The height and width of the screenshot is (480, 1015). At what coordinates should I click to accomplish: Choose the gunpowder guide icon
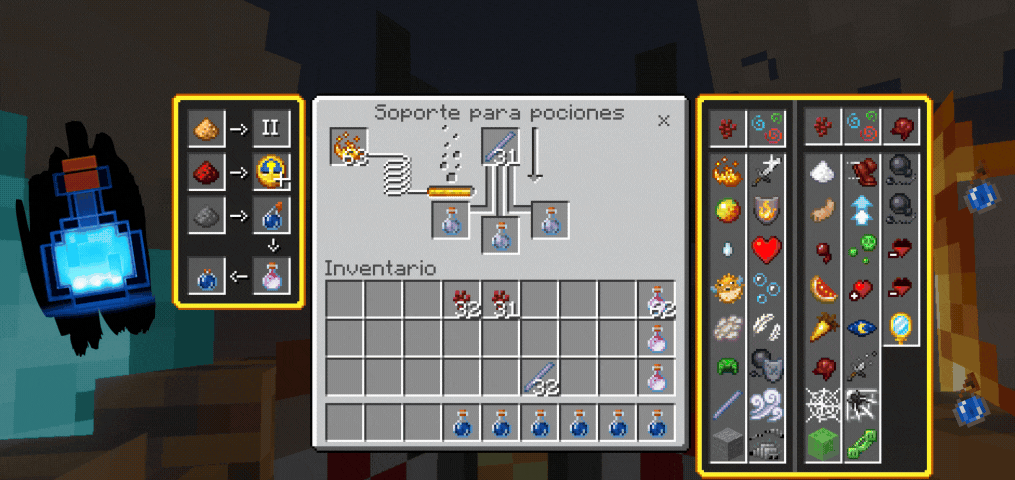[207, 215]
